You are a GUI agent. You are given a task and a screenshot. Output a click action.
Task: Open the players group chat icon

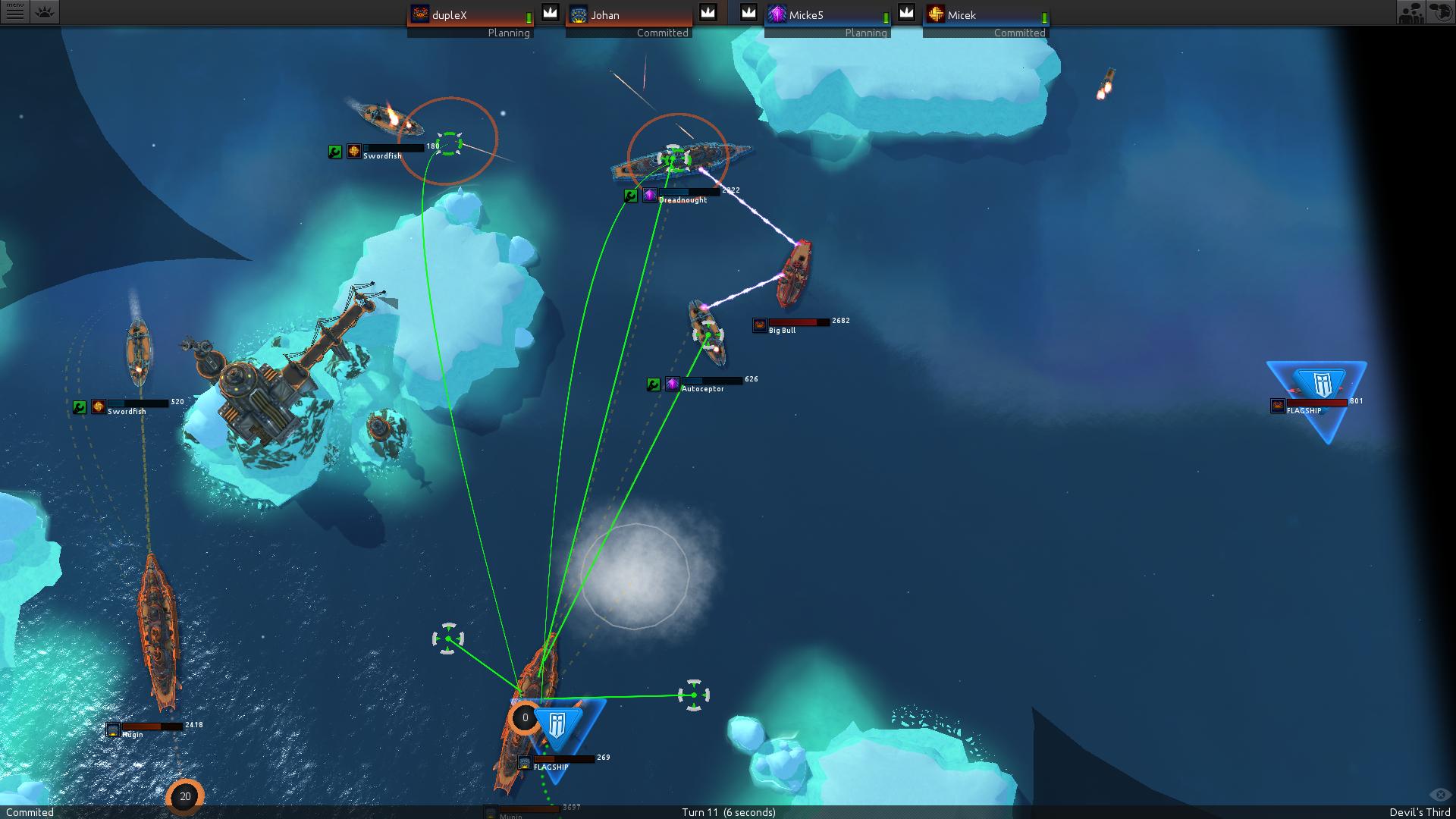pyautogui.click(x=1410, y=12)
